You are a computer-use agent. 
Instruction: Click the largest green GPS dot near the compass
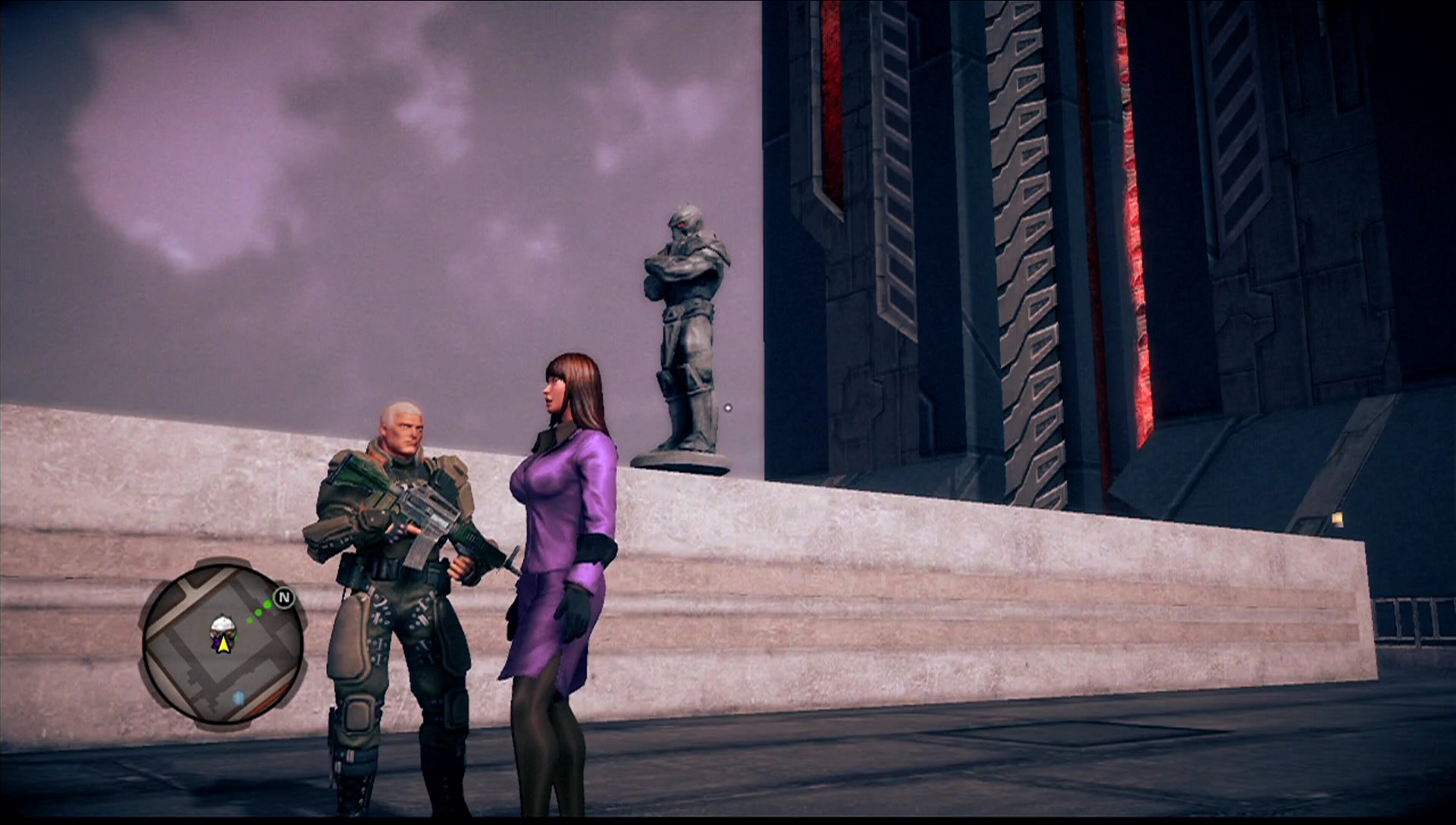click(267, 604)
